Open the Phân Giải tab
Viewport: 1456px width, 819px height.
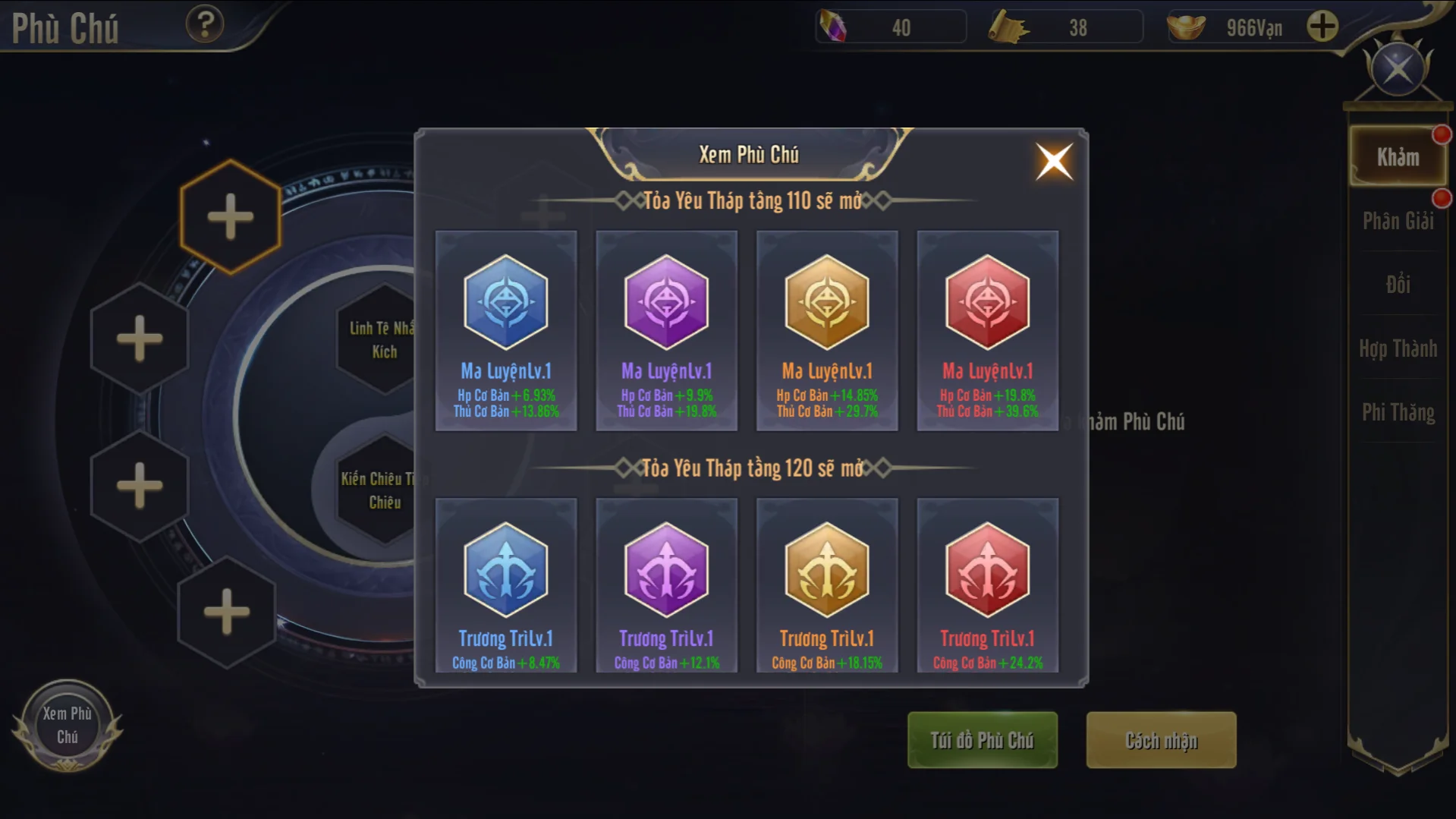point(1398,221)
